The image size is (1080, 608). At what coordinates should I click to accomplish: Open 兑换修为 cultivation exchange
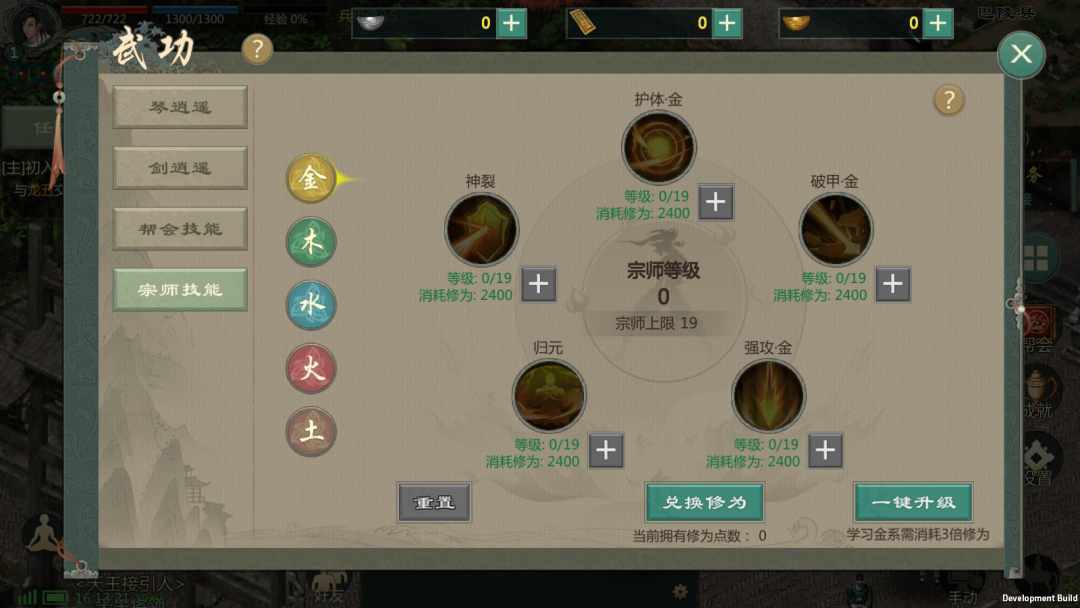(704, 502)
